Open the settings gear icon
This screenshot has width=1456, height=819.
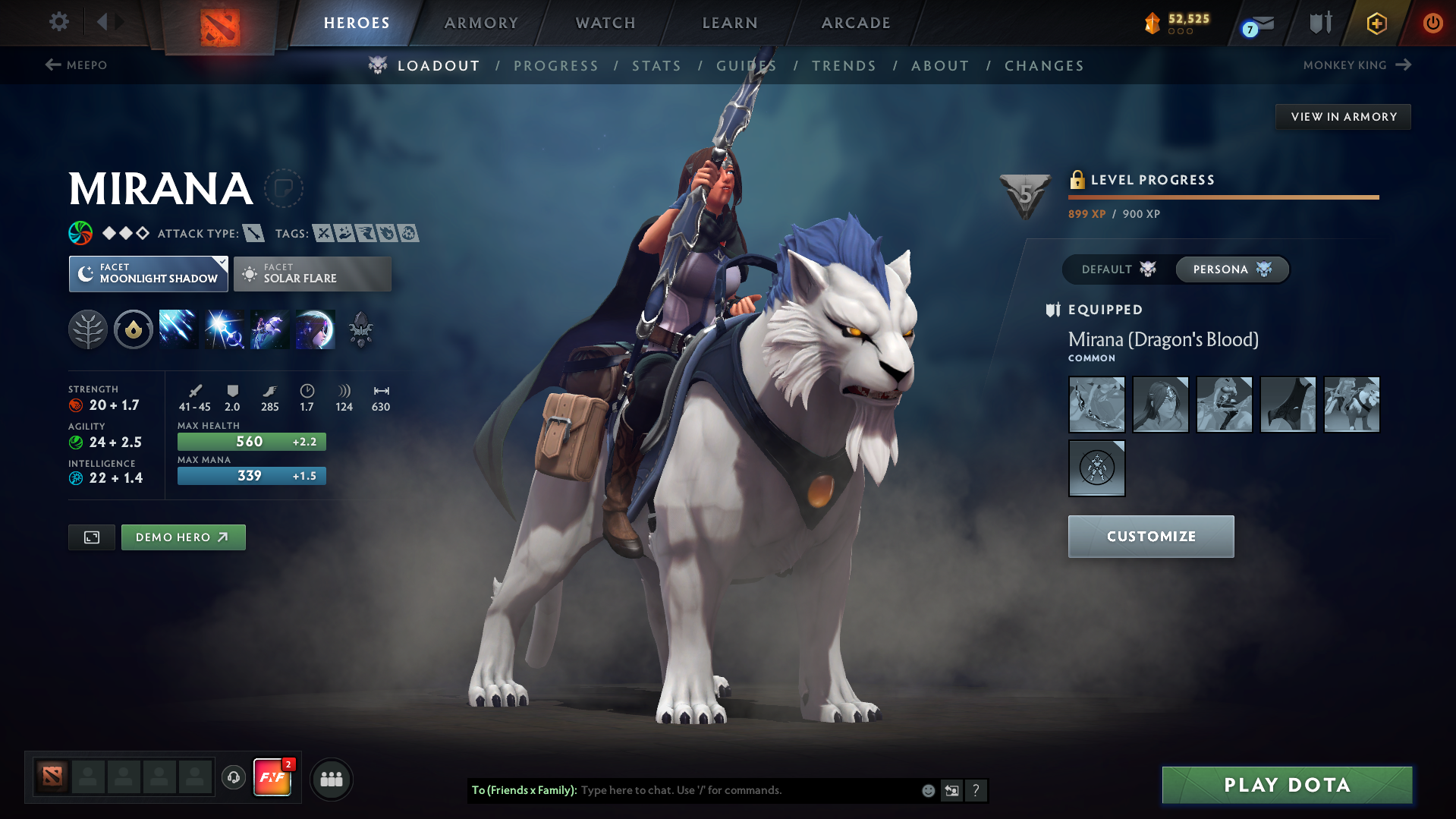coord(59,22)
